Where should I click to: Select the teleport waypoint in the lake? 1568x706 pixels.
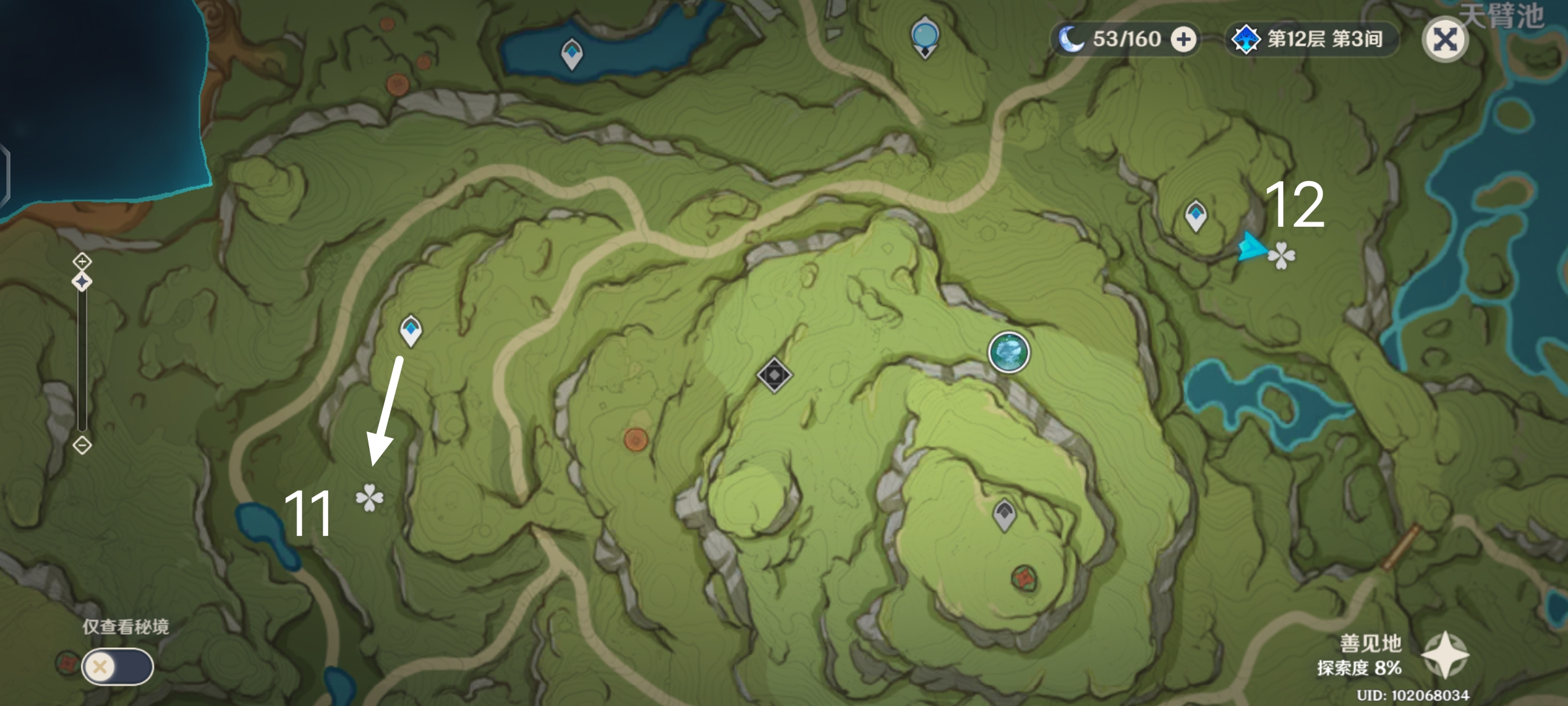(572, 54)
